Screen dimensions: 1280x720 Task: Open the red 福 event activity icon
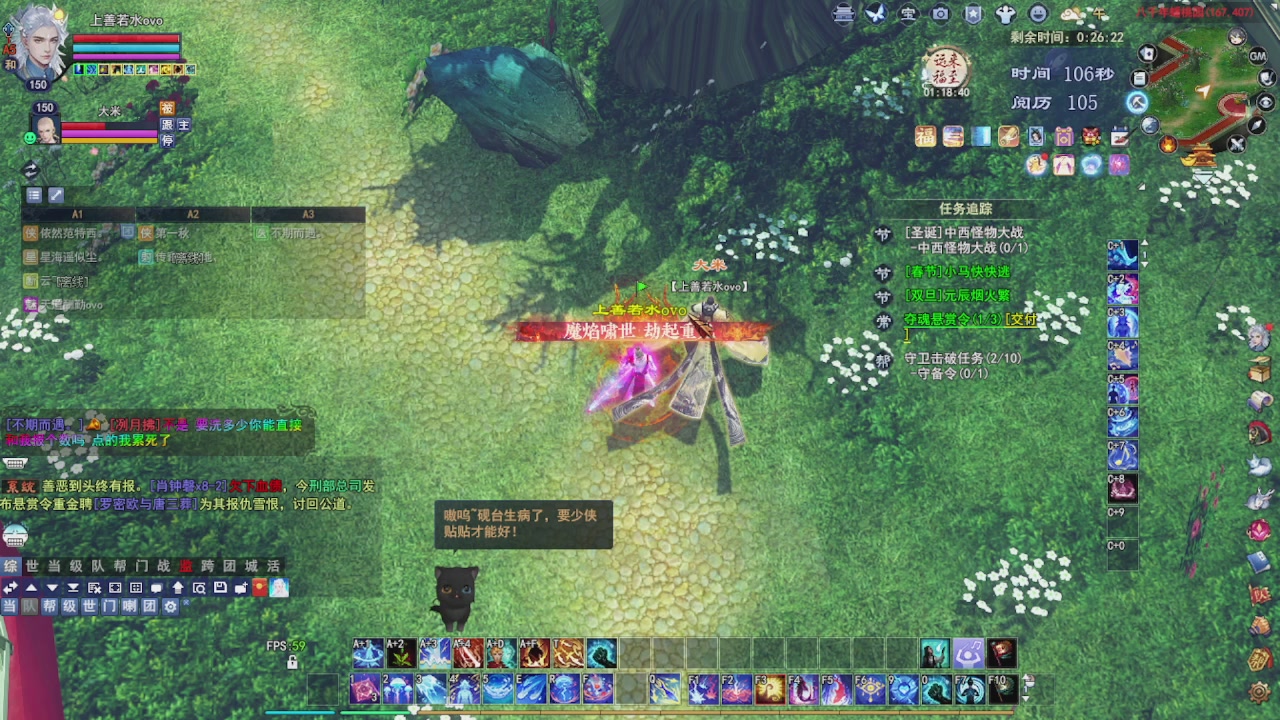click(925, 136)
